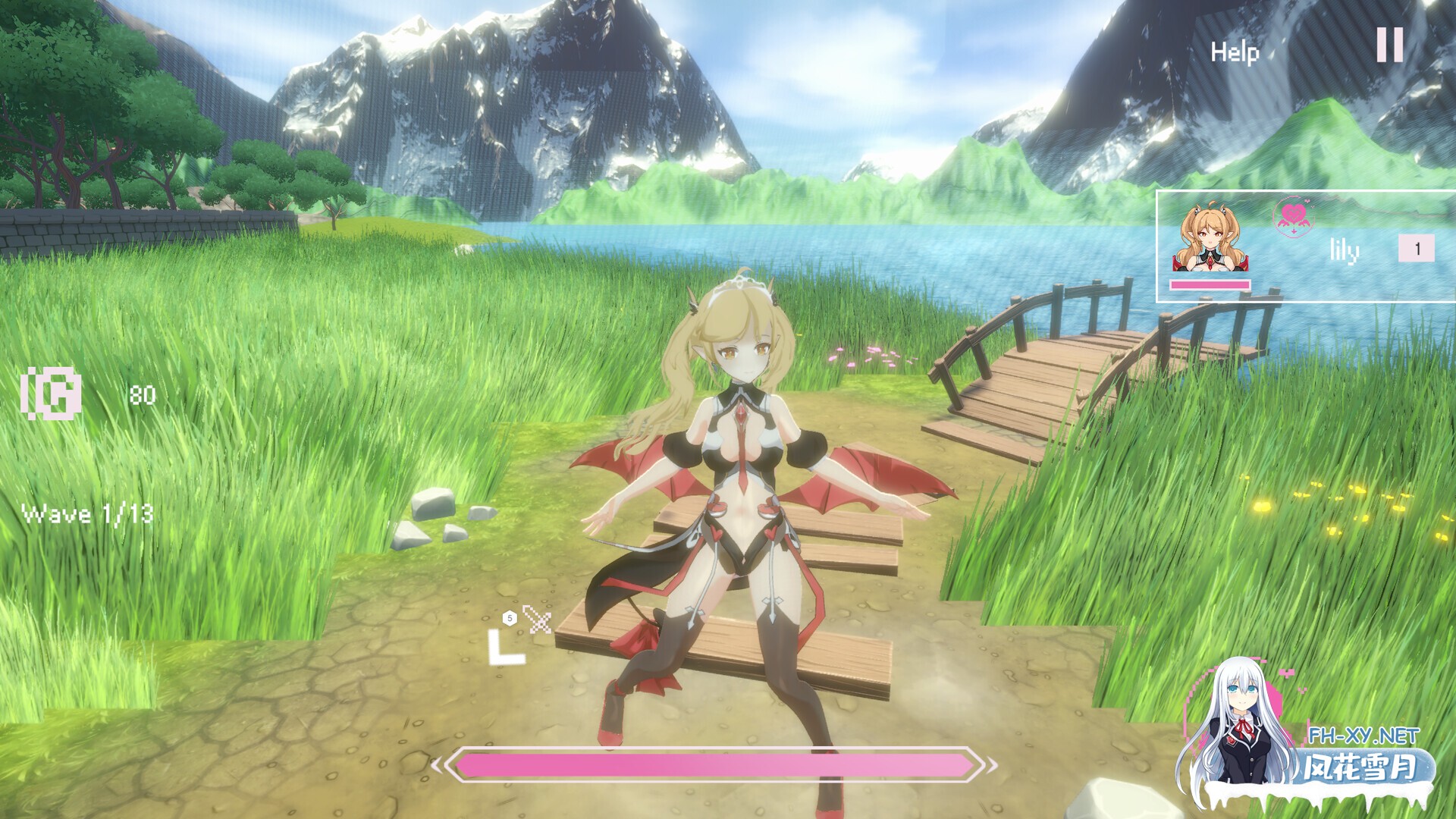
Task: Pause the game
Action: 1389,45
